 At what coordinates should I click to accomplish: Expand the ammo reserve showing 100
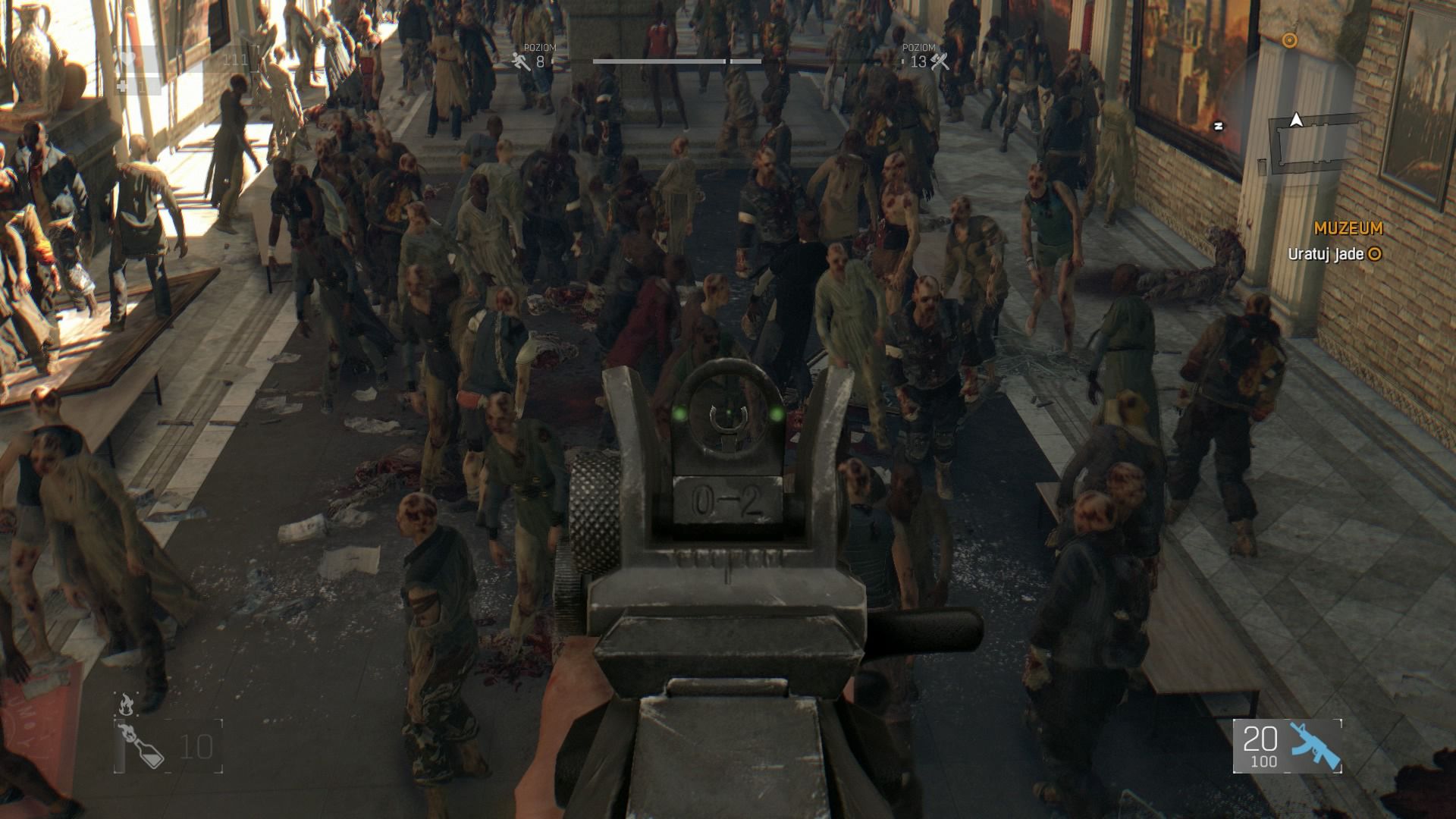1264,761
